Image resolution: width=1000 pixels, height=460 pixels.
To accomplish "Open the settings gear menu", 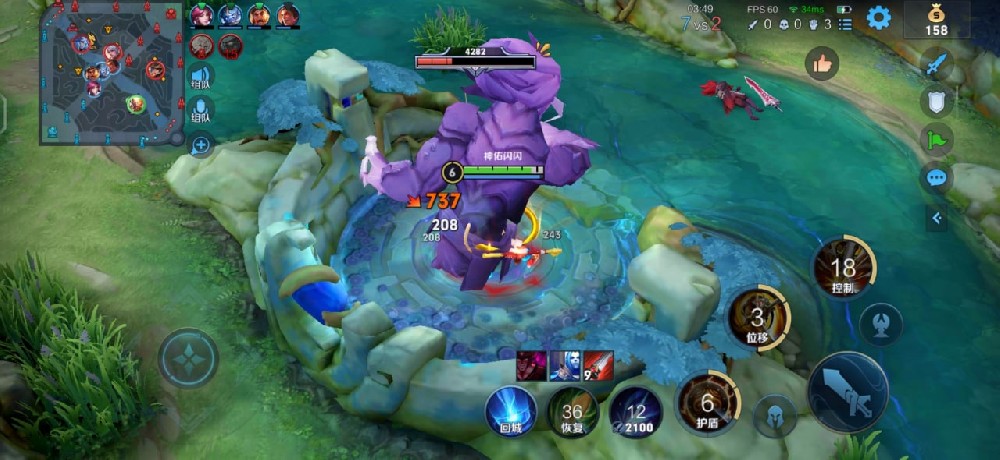I will pyautogui.click(x=878, y=18).
